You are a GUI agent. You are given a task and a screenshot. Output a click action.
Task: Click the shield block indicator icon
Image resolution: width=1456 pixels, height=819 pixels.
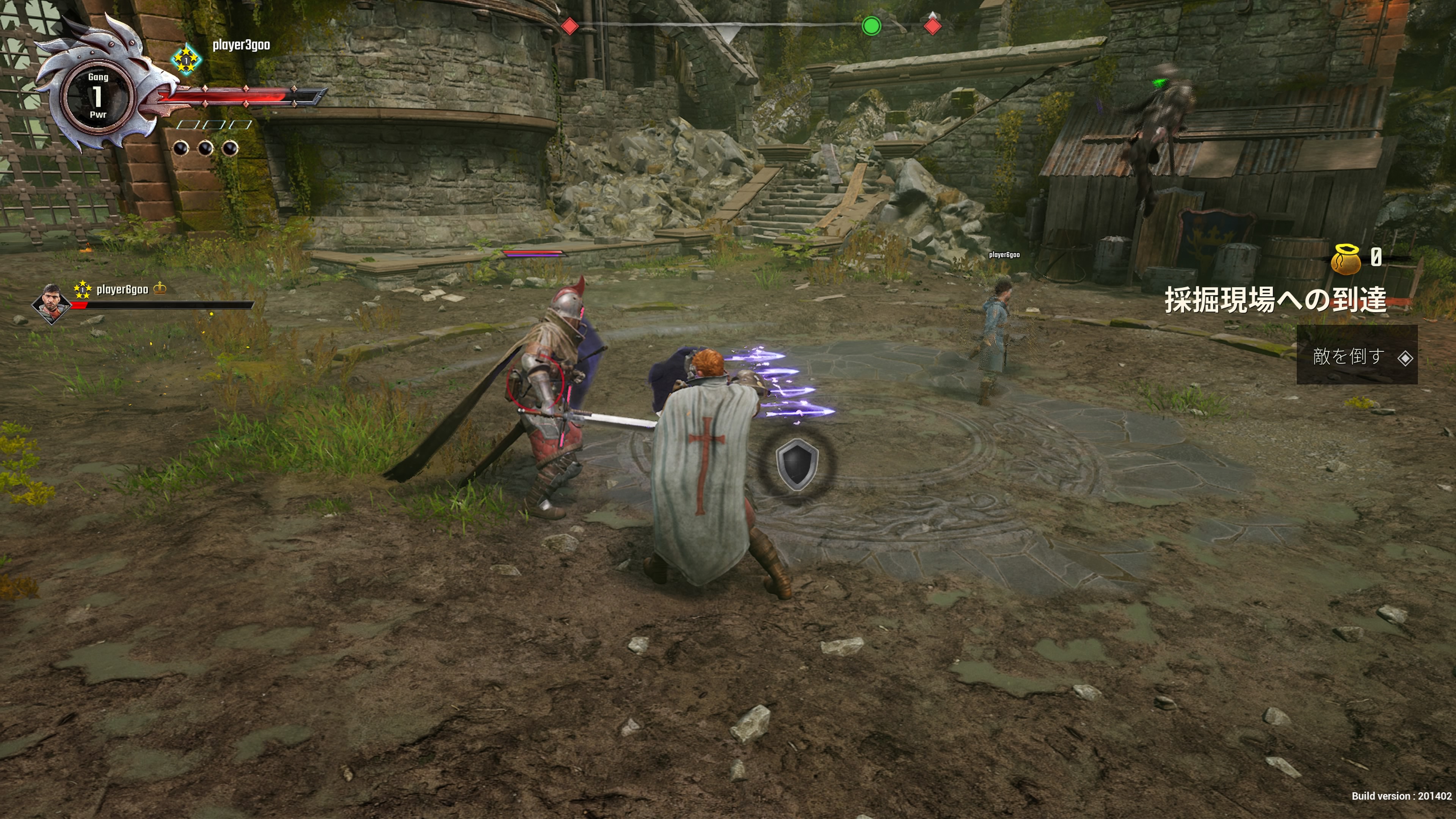[x=797, y=463]
